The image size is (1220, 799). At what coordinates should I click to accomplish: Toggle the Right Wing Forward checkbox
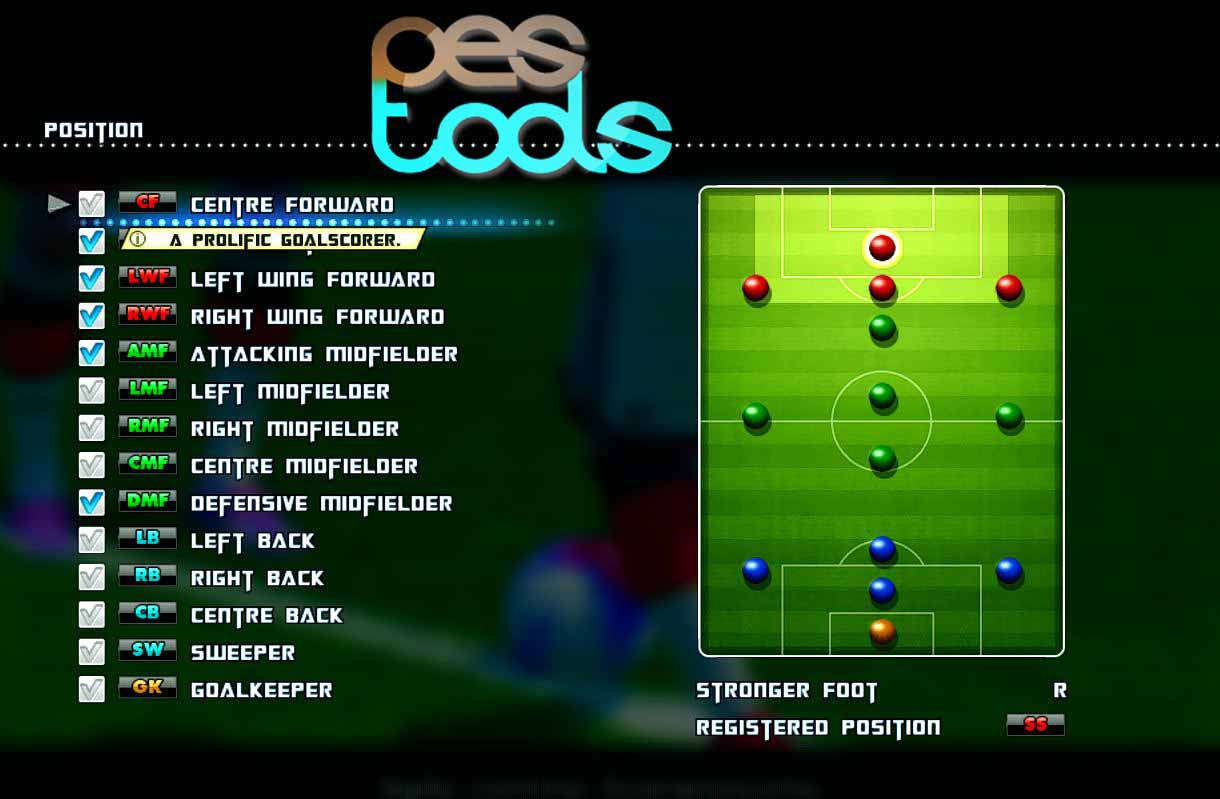pos(91,316)
